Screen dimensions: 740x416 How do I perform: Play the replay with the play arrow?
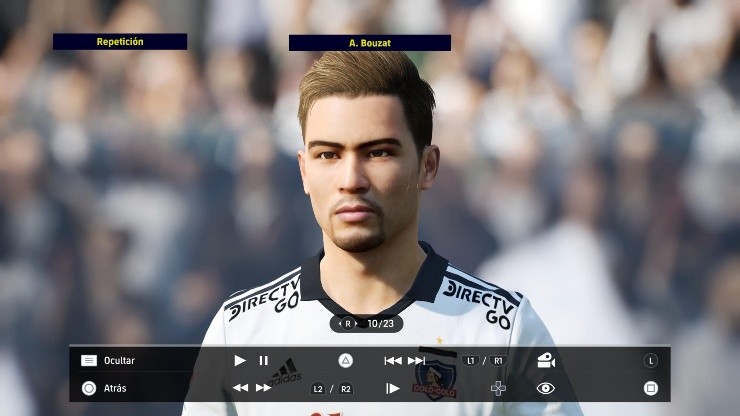pyautogui.click(x=240, y=361)
